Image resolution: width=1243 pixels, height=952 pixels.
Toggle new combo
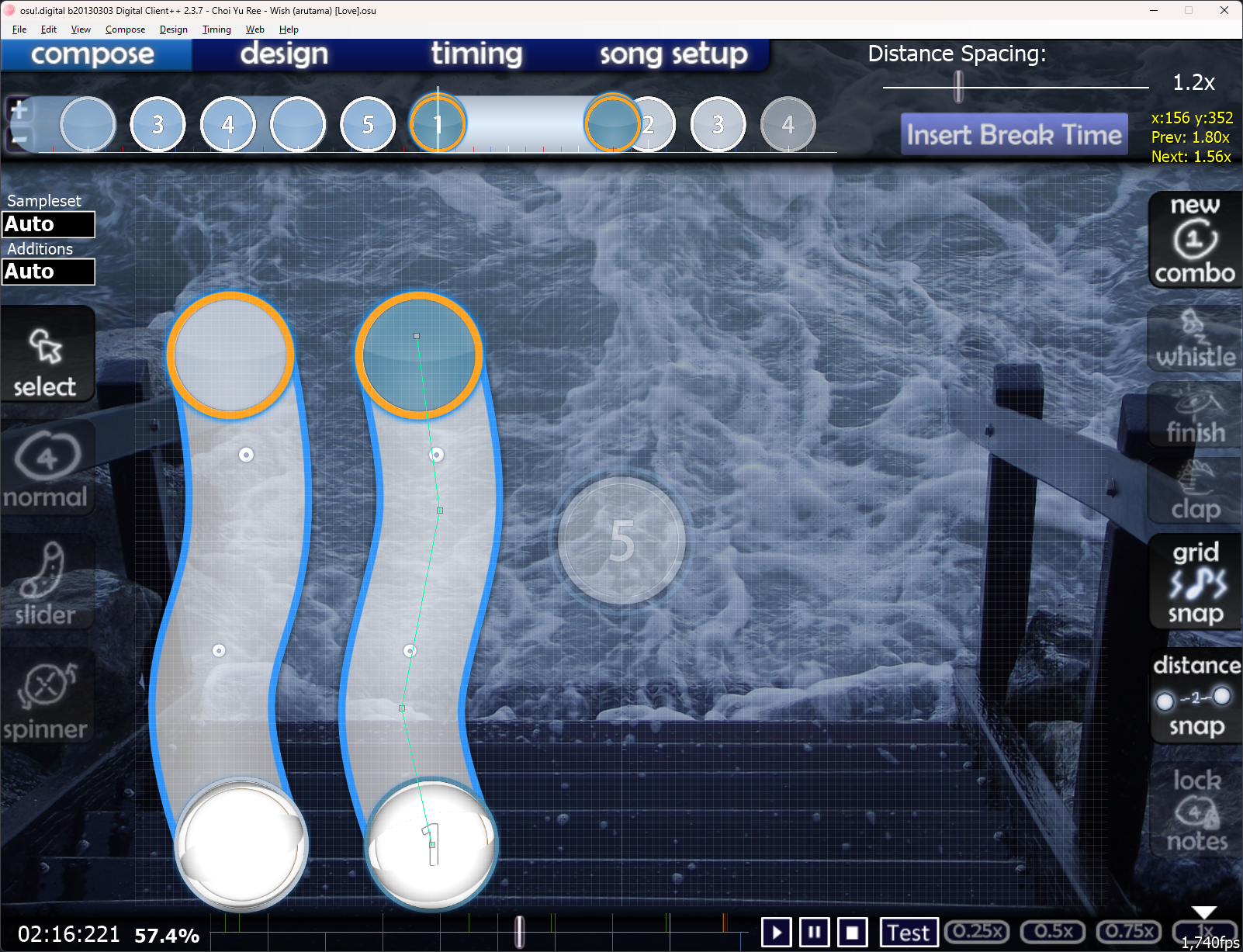pos(1195,240)
